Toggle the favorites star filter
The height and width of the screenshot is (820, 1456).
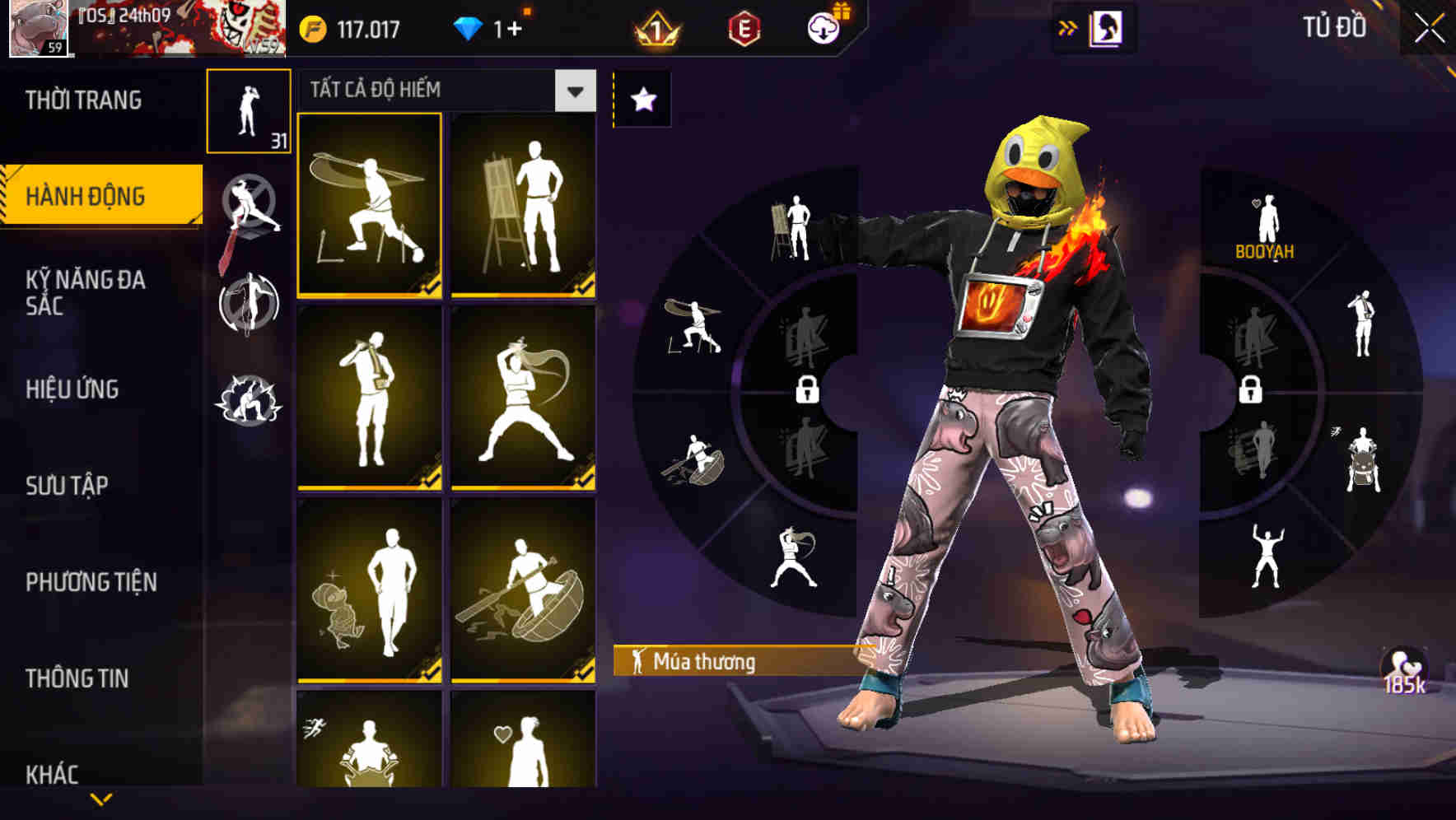643,99
